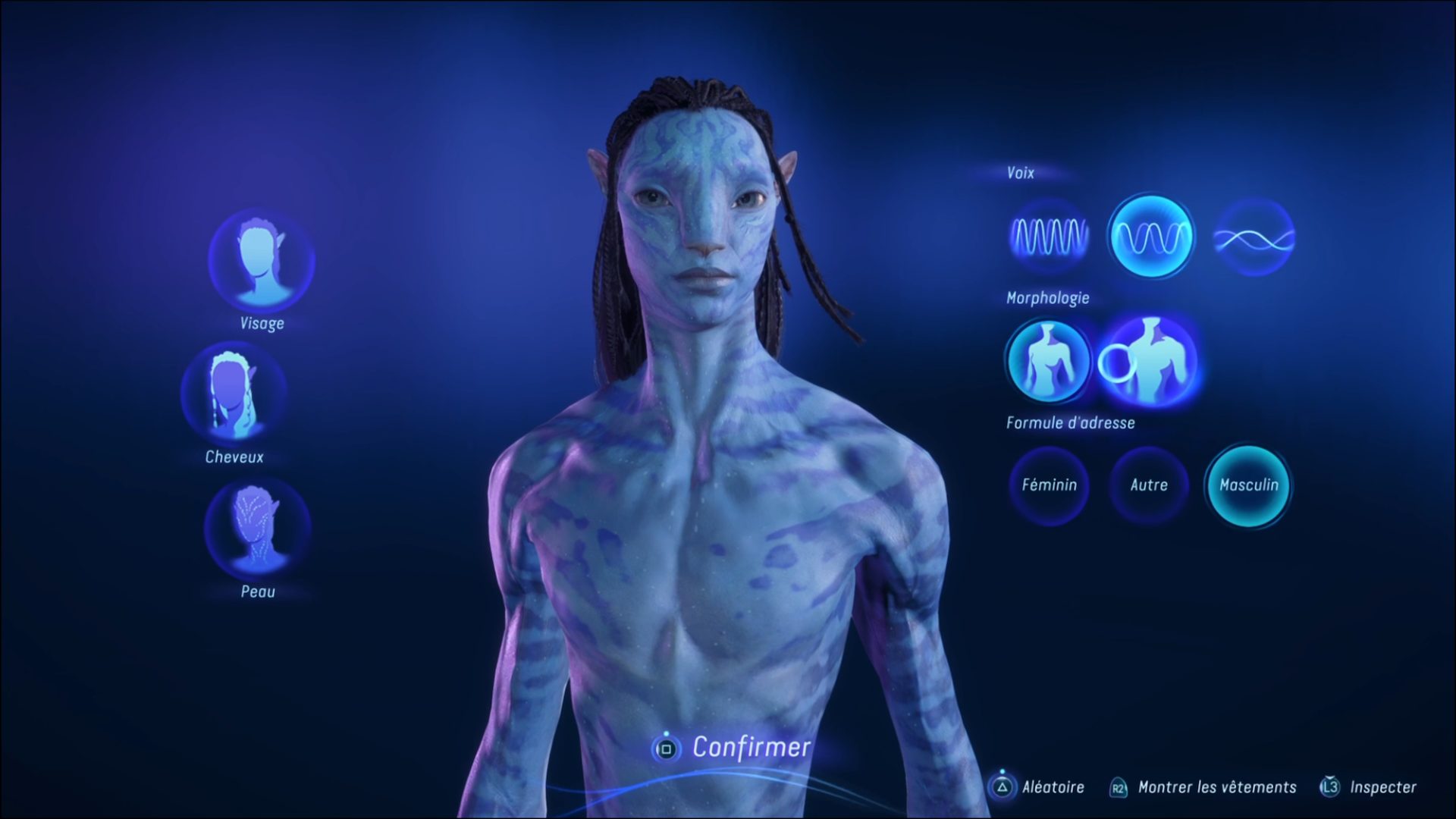This screenshot has width=1456, height=819.
Task: Confirm the character appearance
Action: [732, 748]
